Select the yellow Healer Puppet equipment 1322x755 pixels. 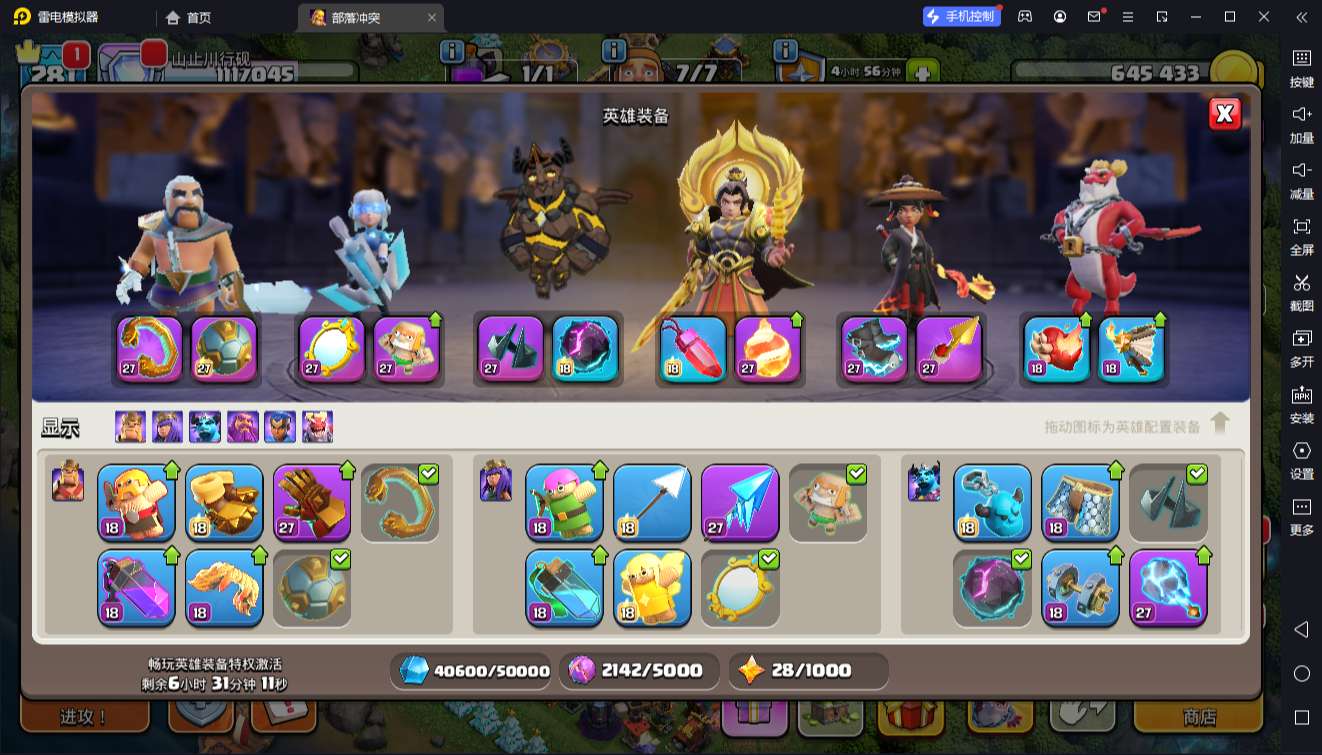pyautogui.click(x=653, y=588)
